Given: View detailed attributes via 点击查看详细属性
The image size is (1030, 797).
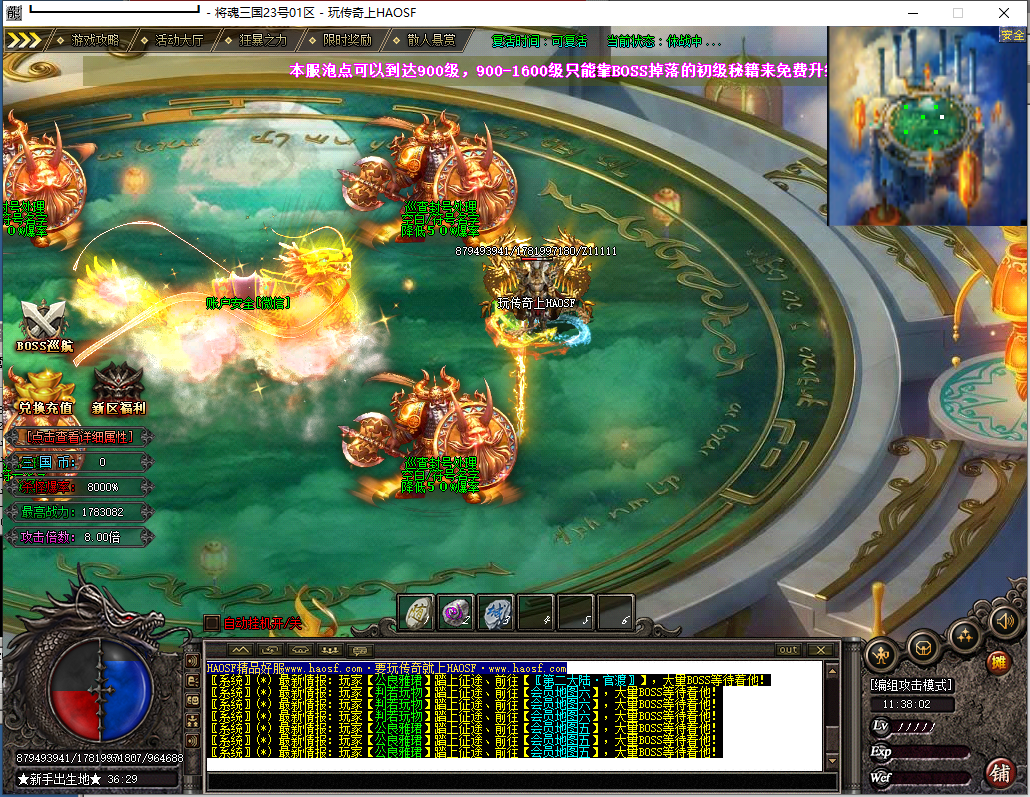Looking at the screenshot, I should [78, 437].
